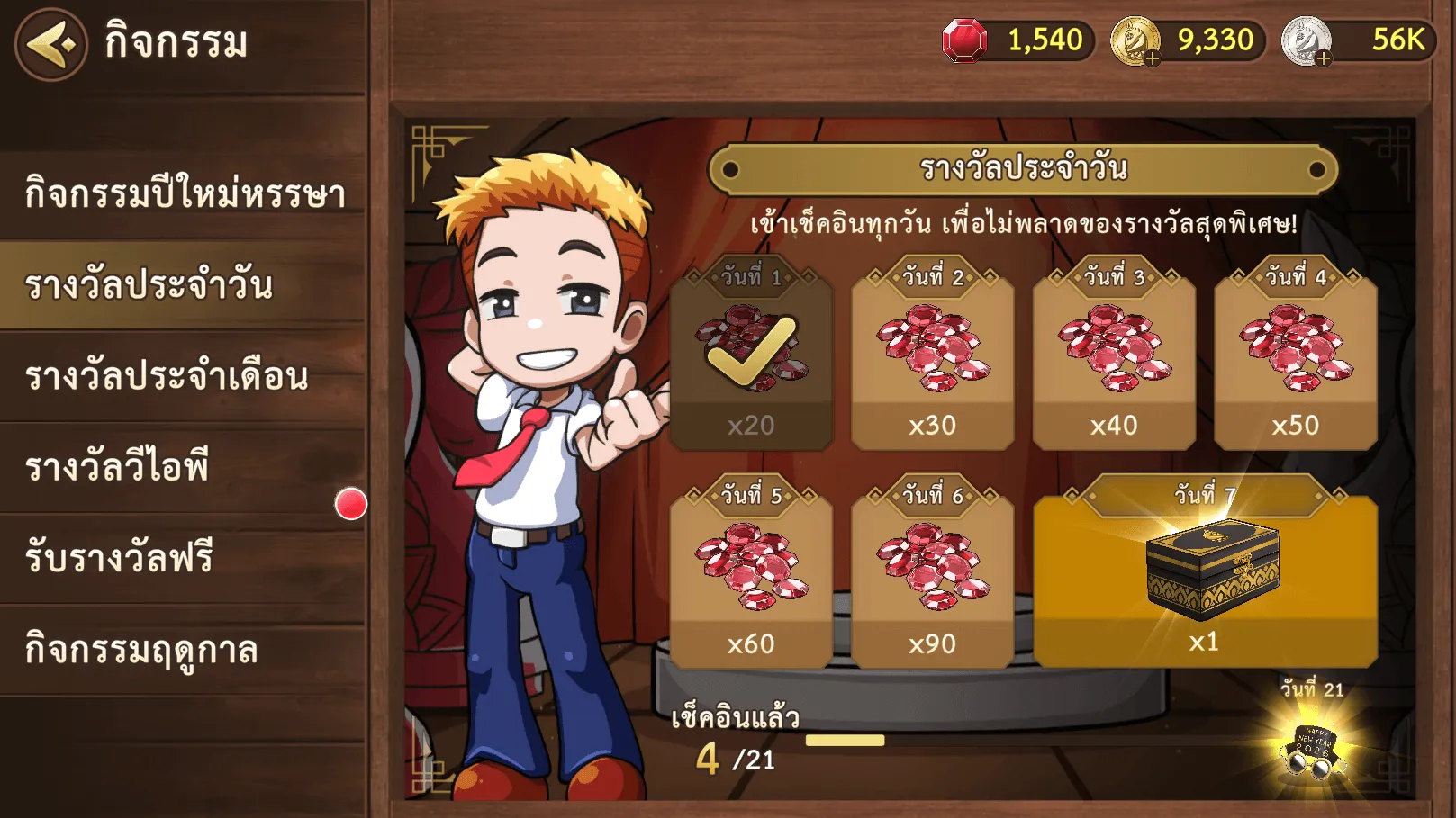Image resolution: width=1456 pixels, height=818 pixels.
Task: Add silver coins with plus icon
Action: coord(1323,59)
